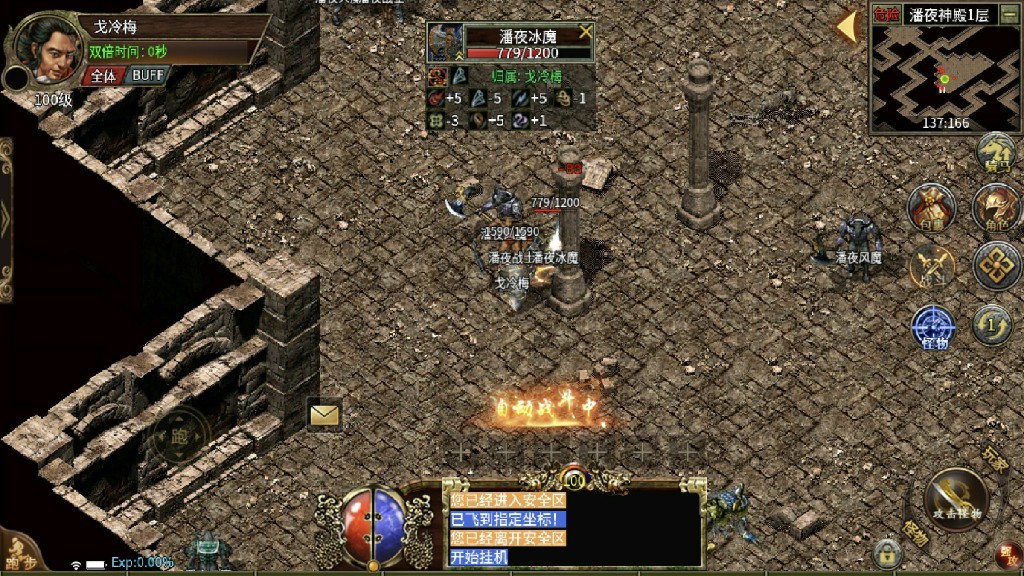The height and width of the screenshot is (576, 1024).
Task: Open the BUFF list
Action: 150,75
